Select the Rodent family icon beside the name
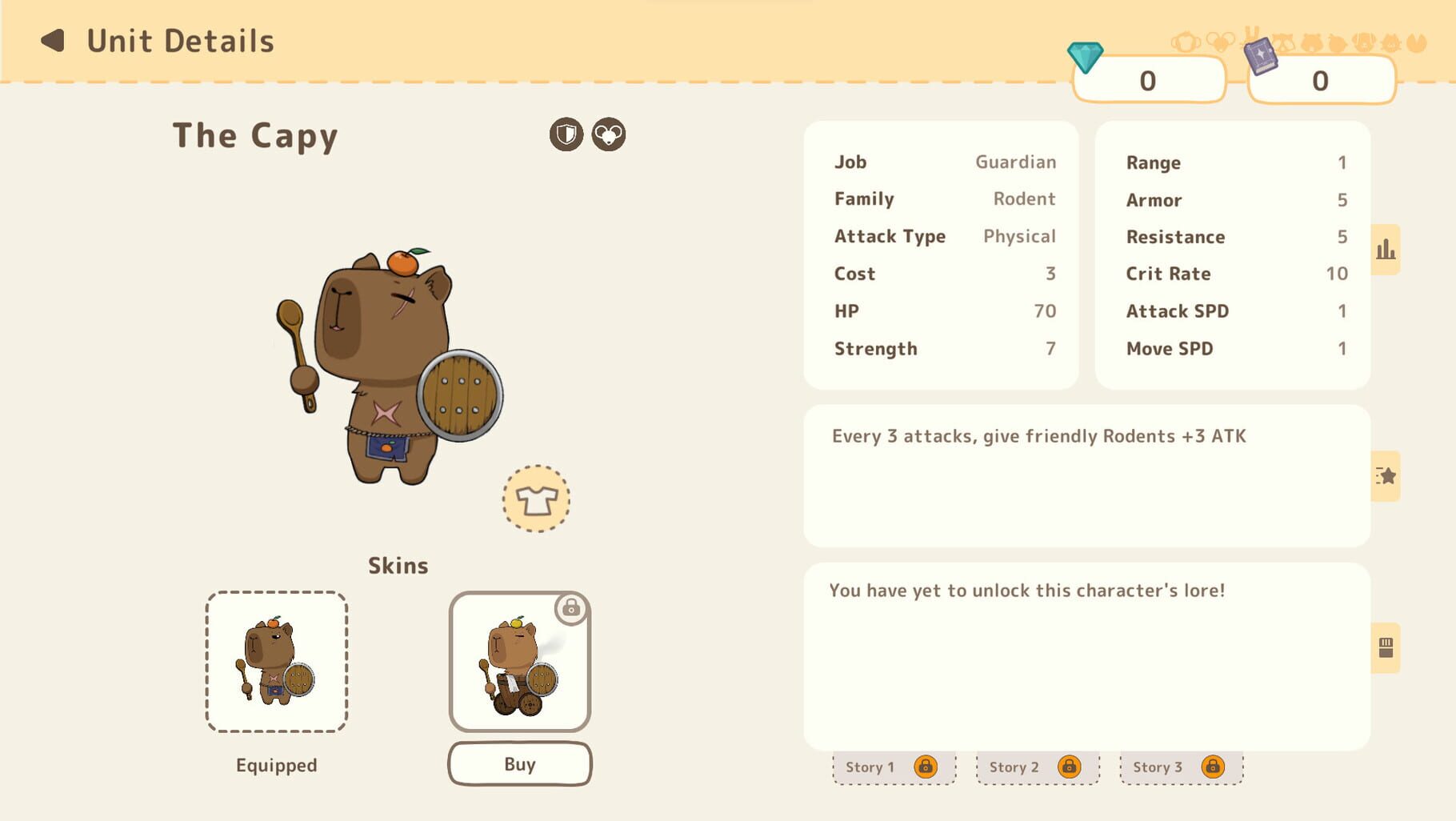 [x=609, y=134]
